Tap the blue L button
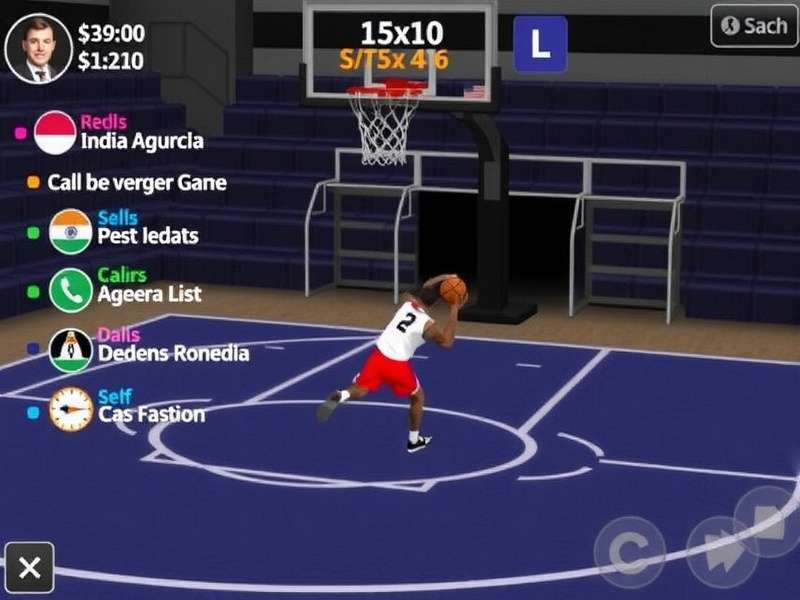This screenshot has width=800, height=600. pyautogui.click(x=540, y=44)
